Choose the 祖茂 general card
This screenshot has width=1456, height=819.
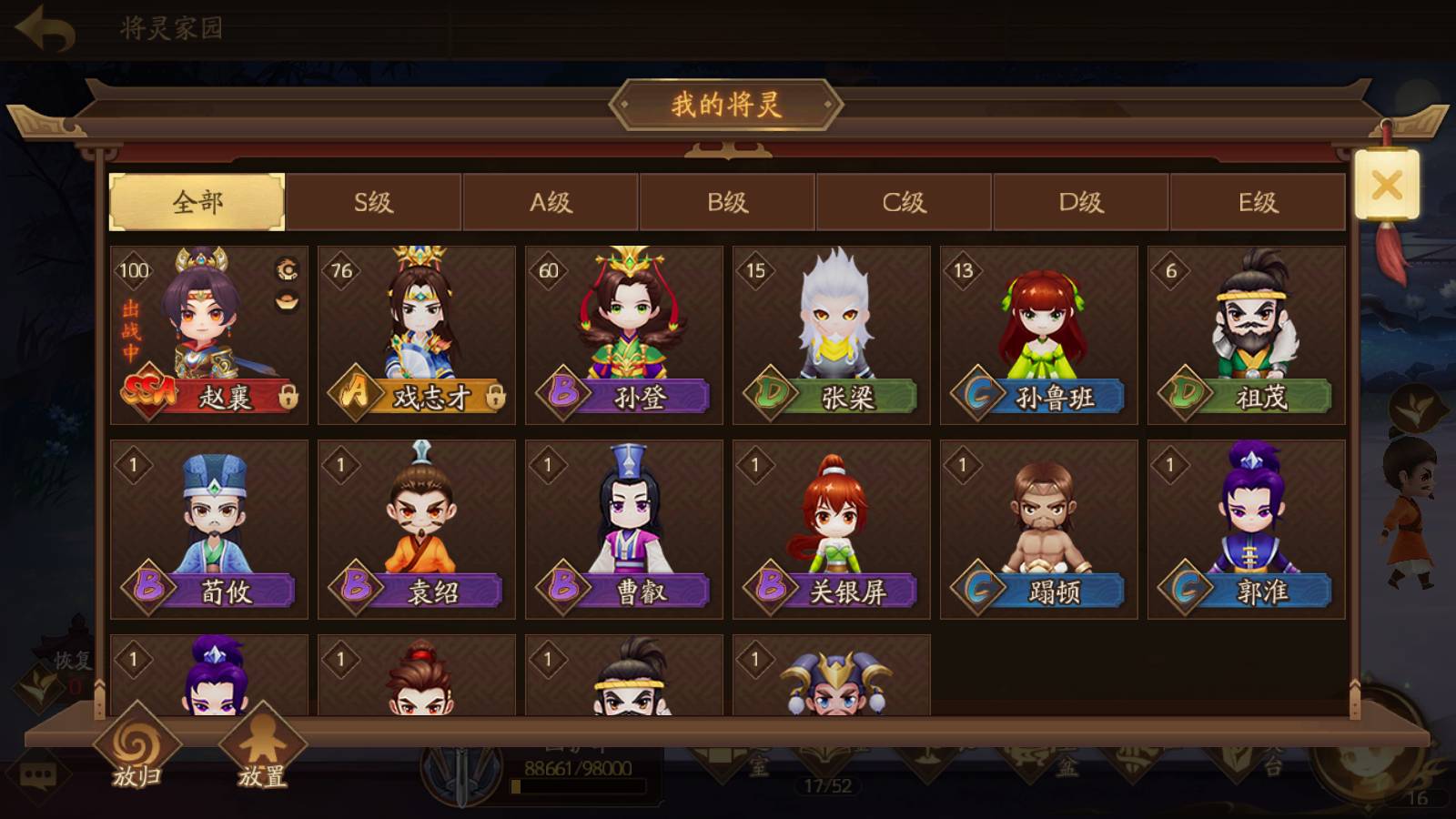1247,335
